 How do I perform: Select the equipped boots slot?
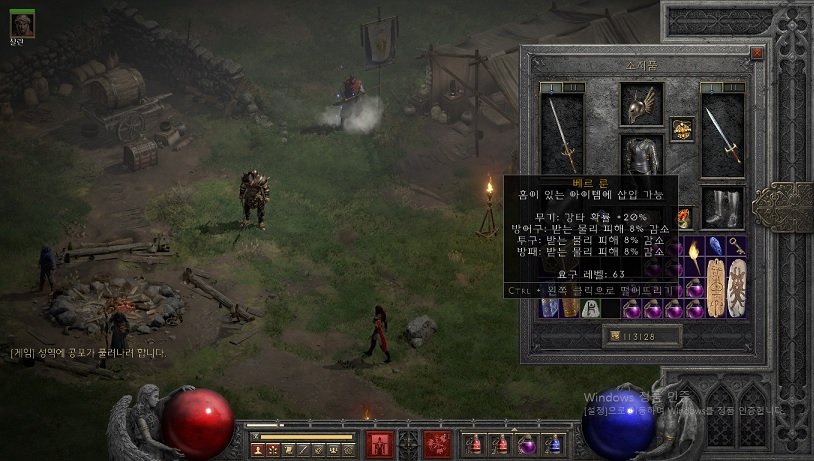click(722, 208)
